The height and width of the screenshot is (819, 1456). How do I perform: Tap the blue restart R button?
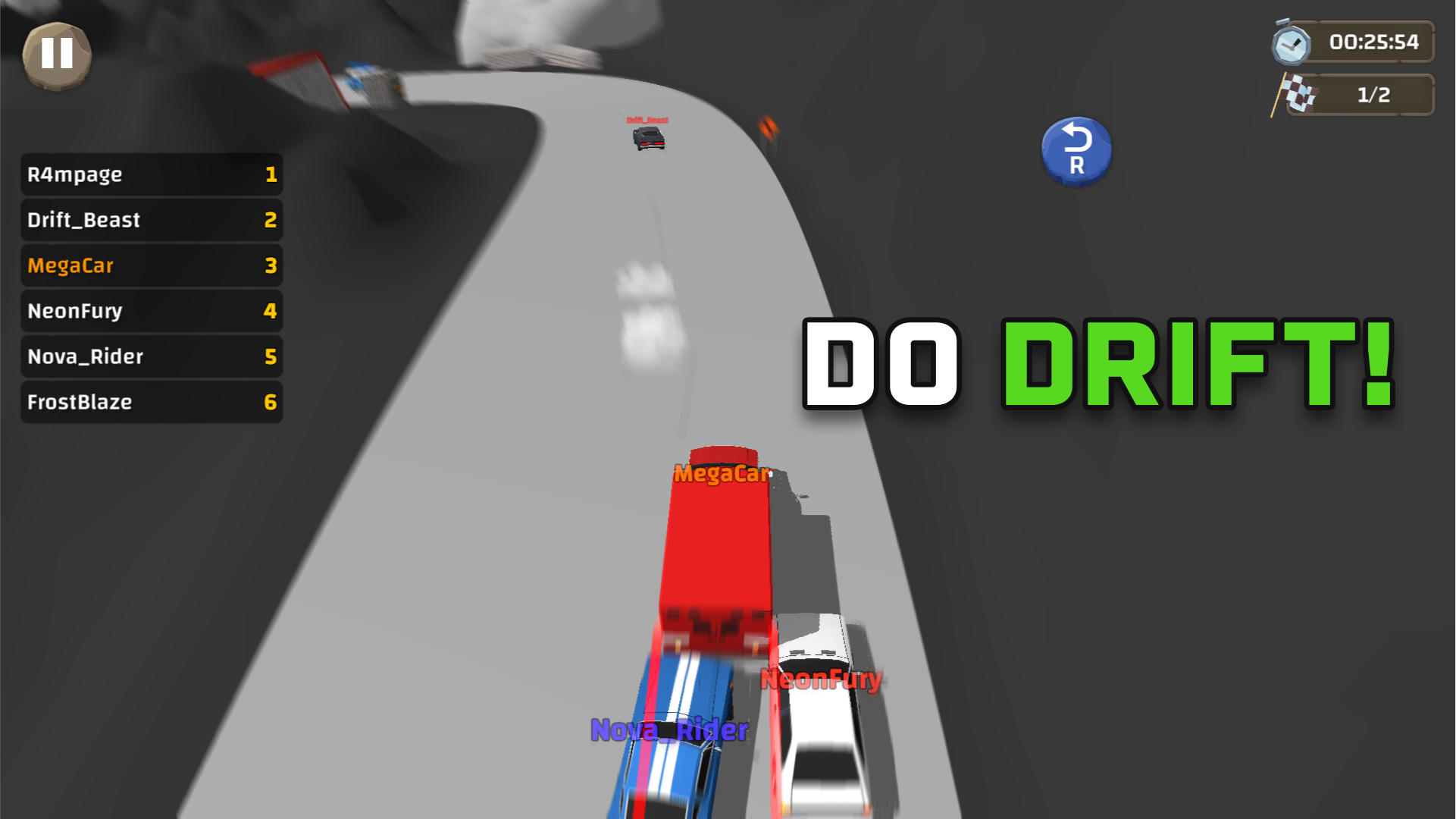coord(1076,150)
